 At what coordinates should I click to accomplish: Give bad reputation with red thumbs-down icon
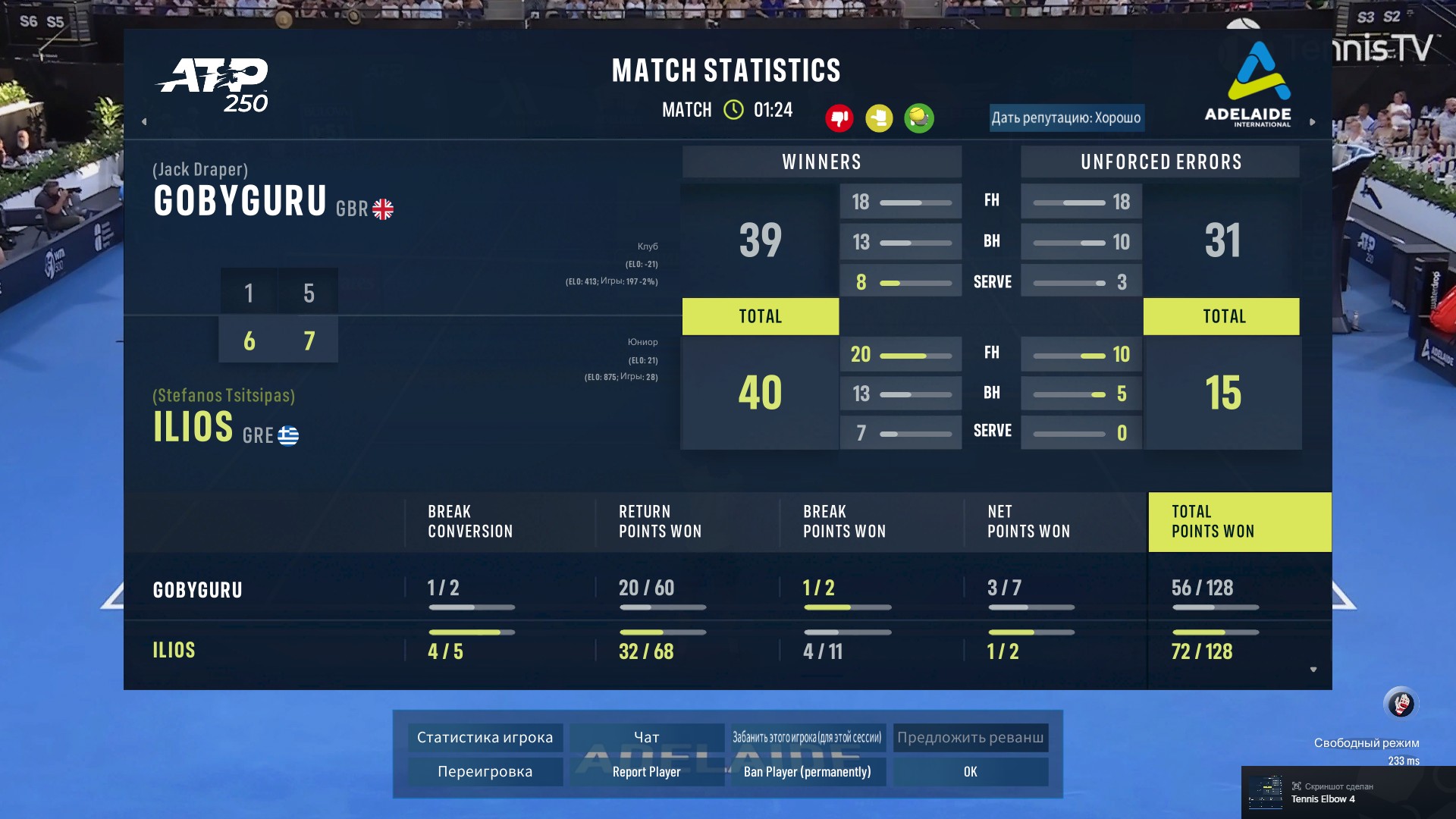tap(839, 118)
